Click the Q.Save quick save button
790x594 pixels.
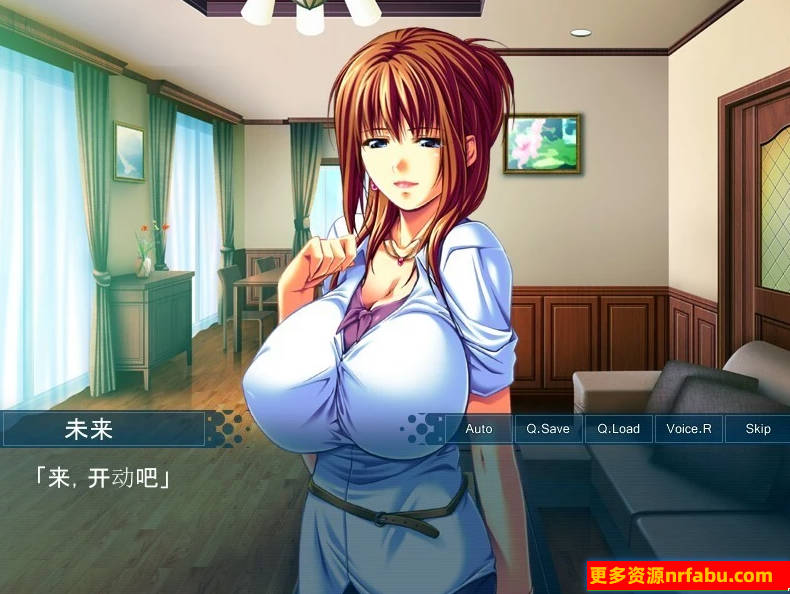pos(548,429)
